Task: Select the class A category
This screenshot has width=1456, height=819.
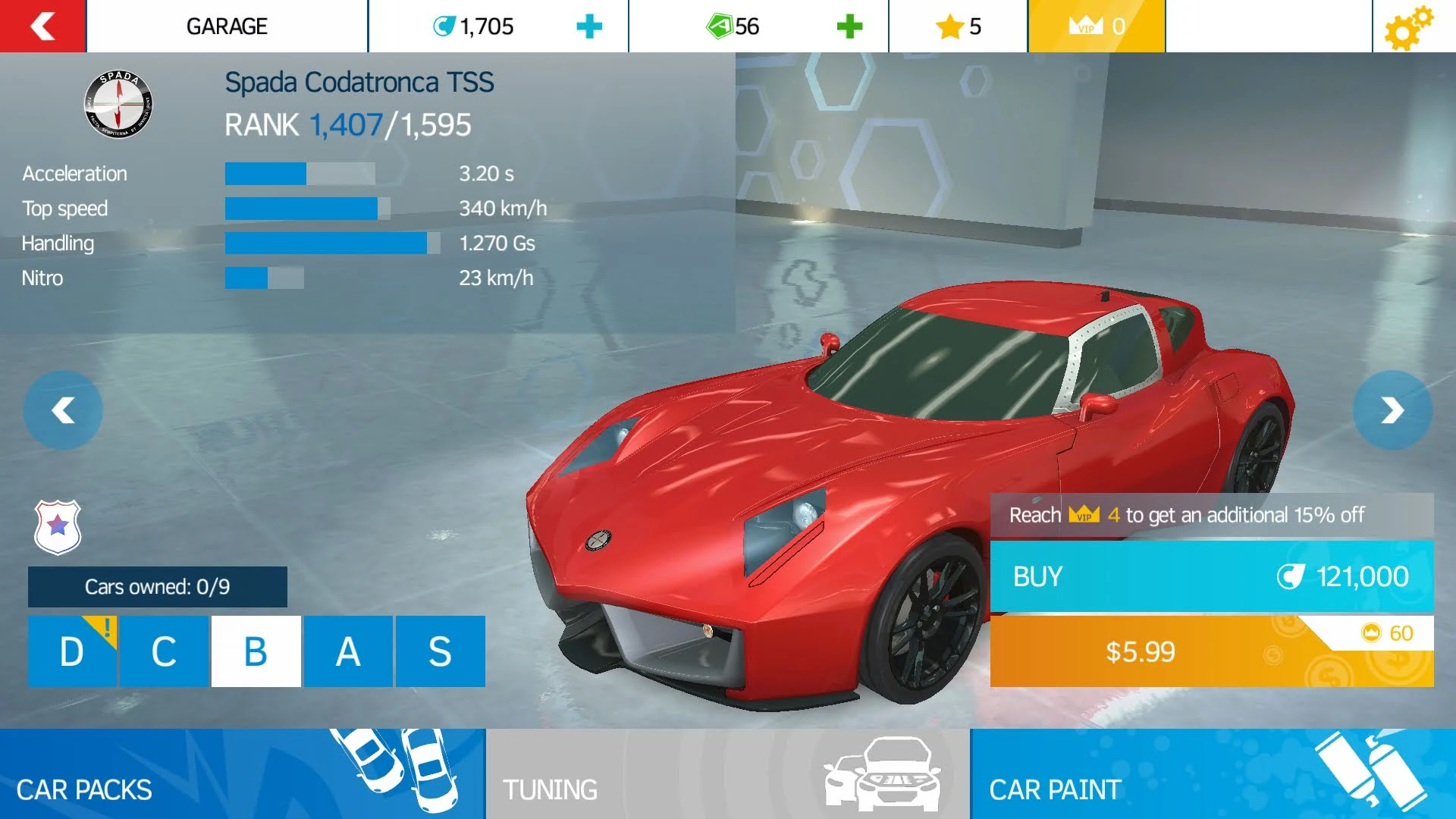Action: [348, 651]
